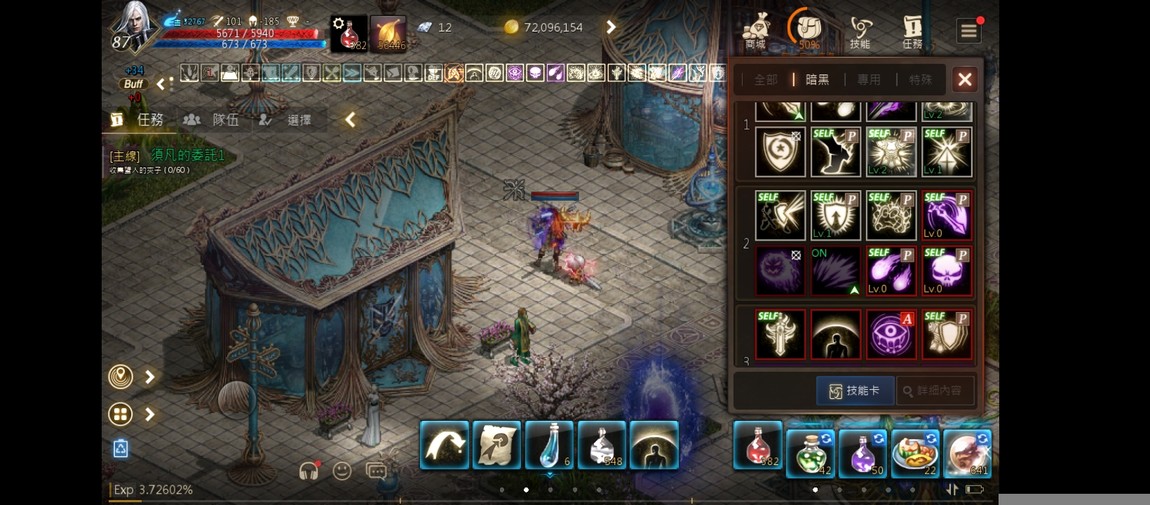Activate the scroll hotbar slot
This screenshot has height=505, width=1150.
496,445
